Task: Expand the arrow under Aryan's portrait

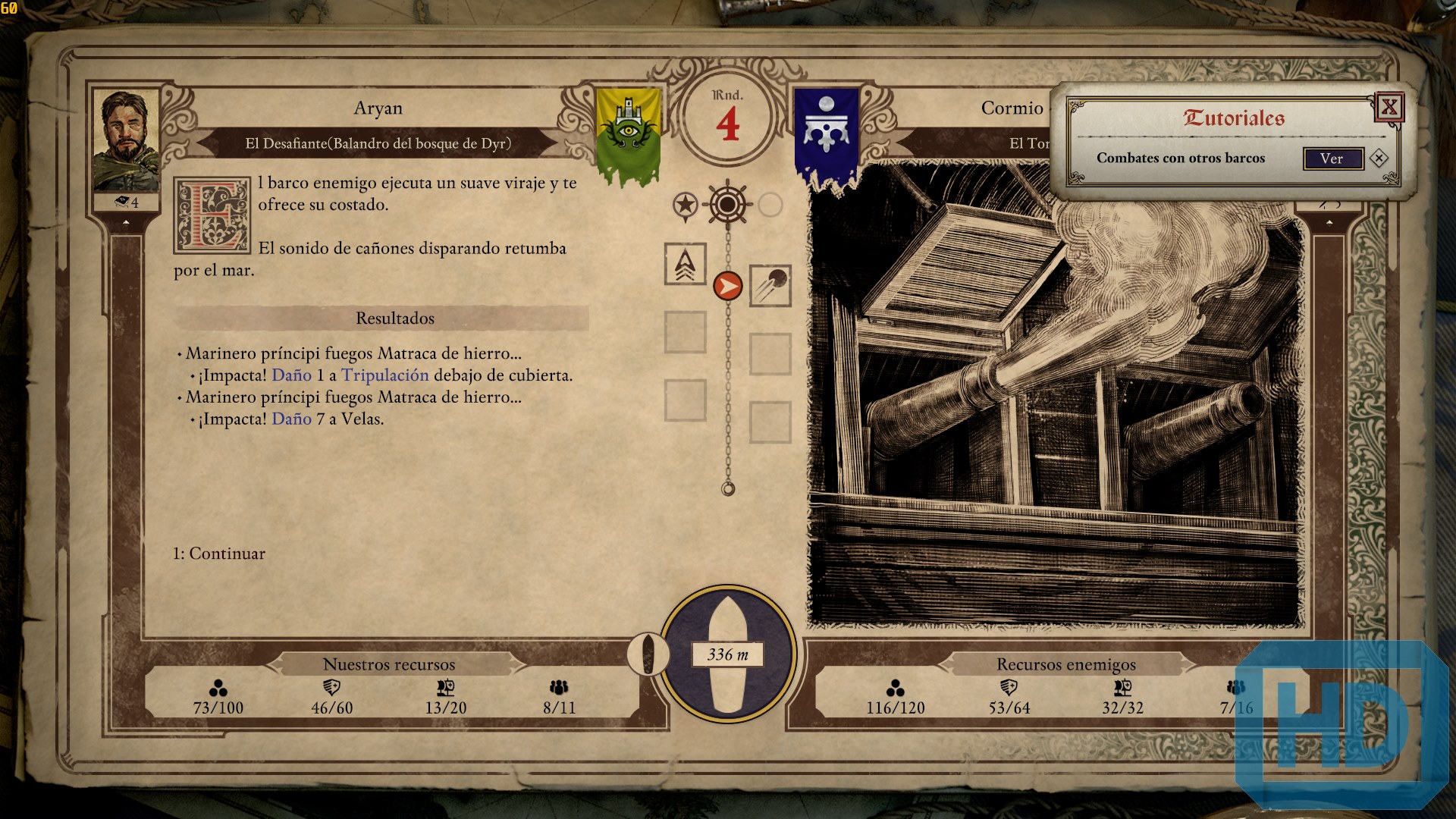Action: [x=126, y=223]
